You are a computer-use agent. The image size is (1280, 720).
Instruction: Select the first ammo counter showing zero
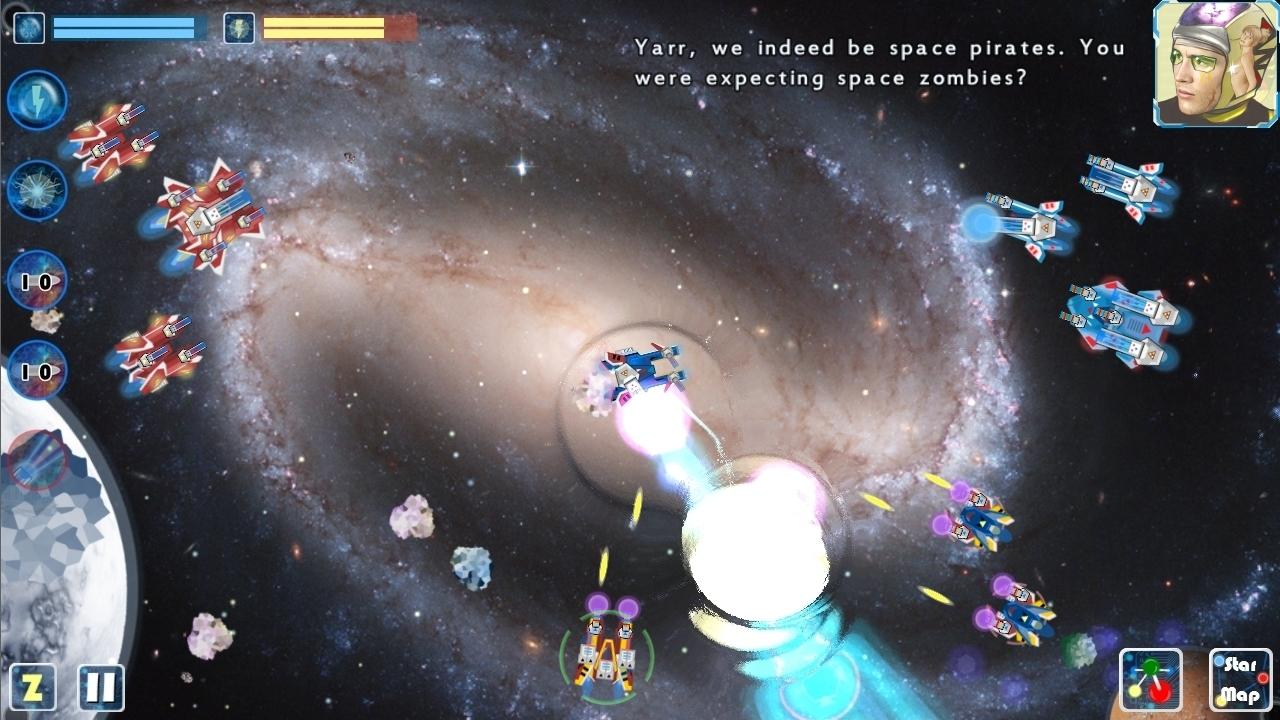click(37, 281)
